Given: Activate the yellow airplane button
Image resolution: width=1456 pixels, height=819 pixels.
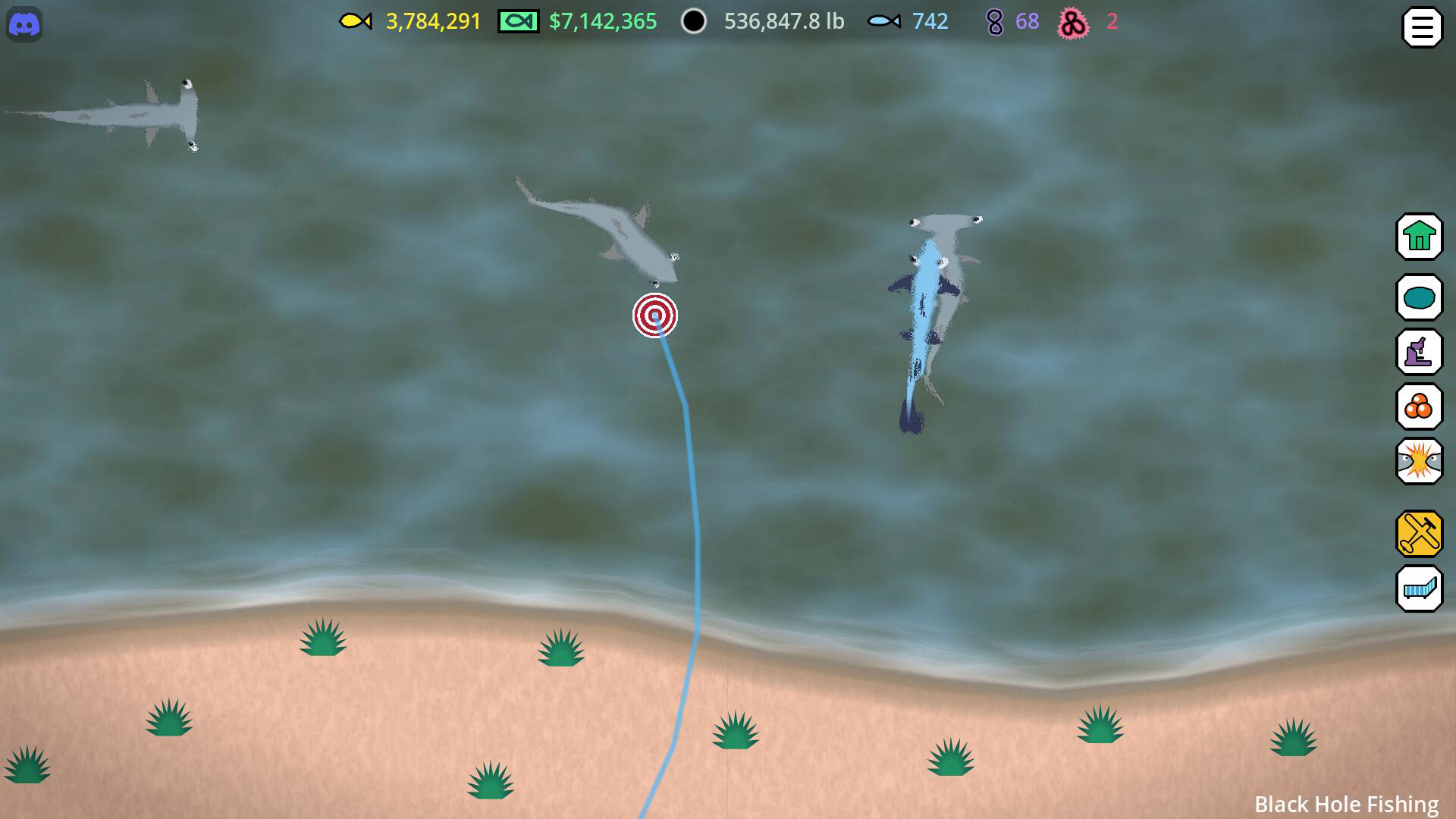Looking at the screenshot, I should (1419, 534).
